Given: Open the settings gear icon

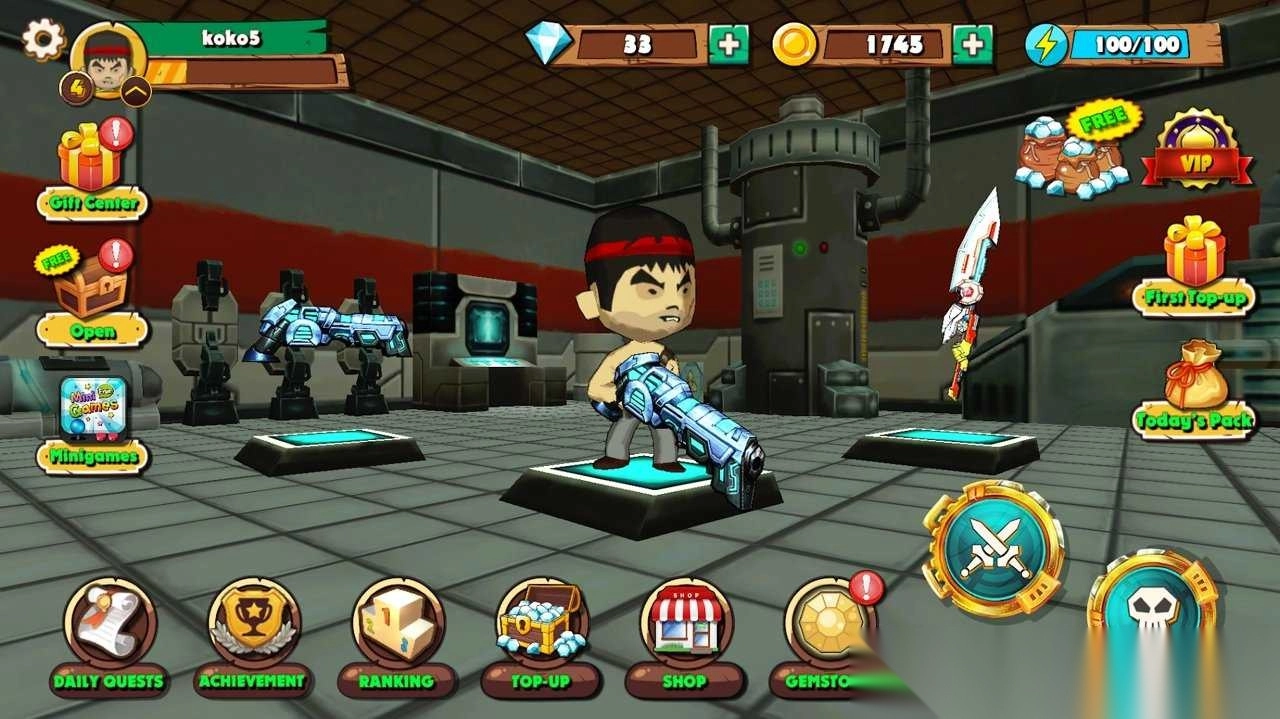Looking at the screenshot, I should coord(43,40).
